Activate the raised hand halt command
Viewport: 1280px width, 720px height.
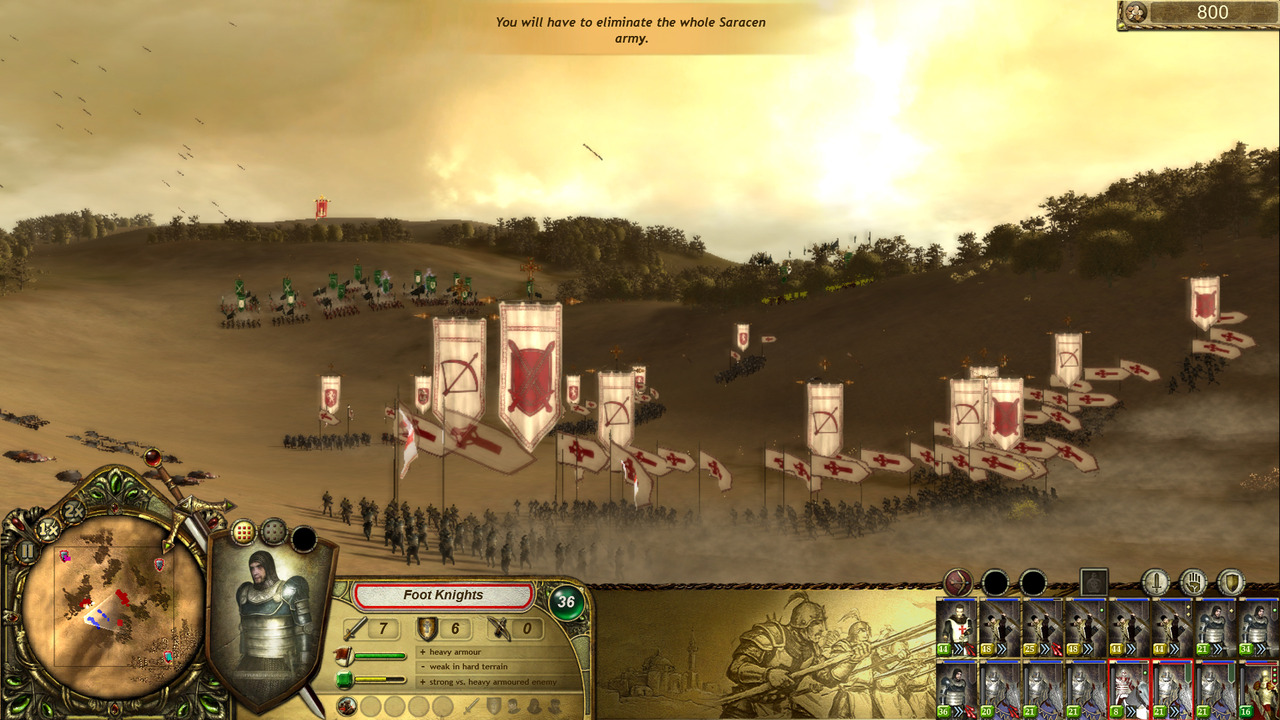pos(1194,582)
